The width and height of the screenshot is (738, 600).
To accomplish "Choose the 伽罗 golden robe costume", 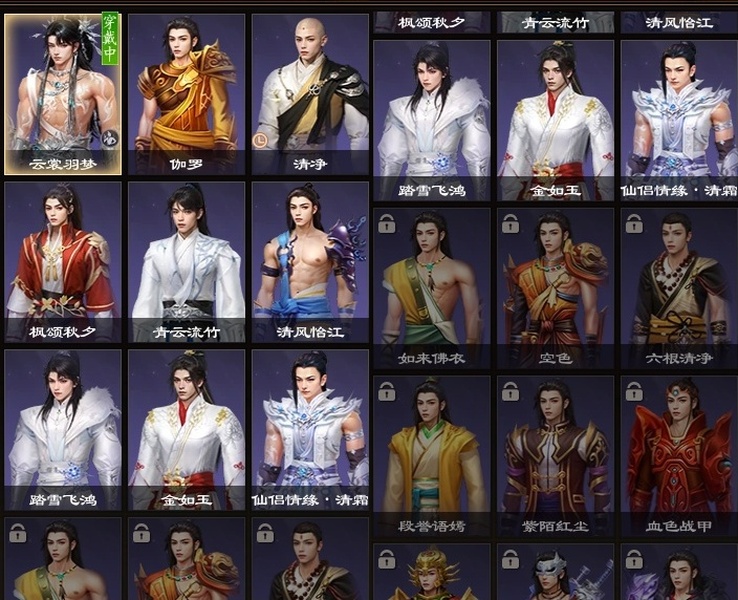I will coord(186,92).
